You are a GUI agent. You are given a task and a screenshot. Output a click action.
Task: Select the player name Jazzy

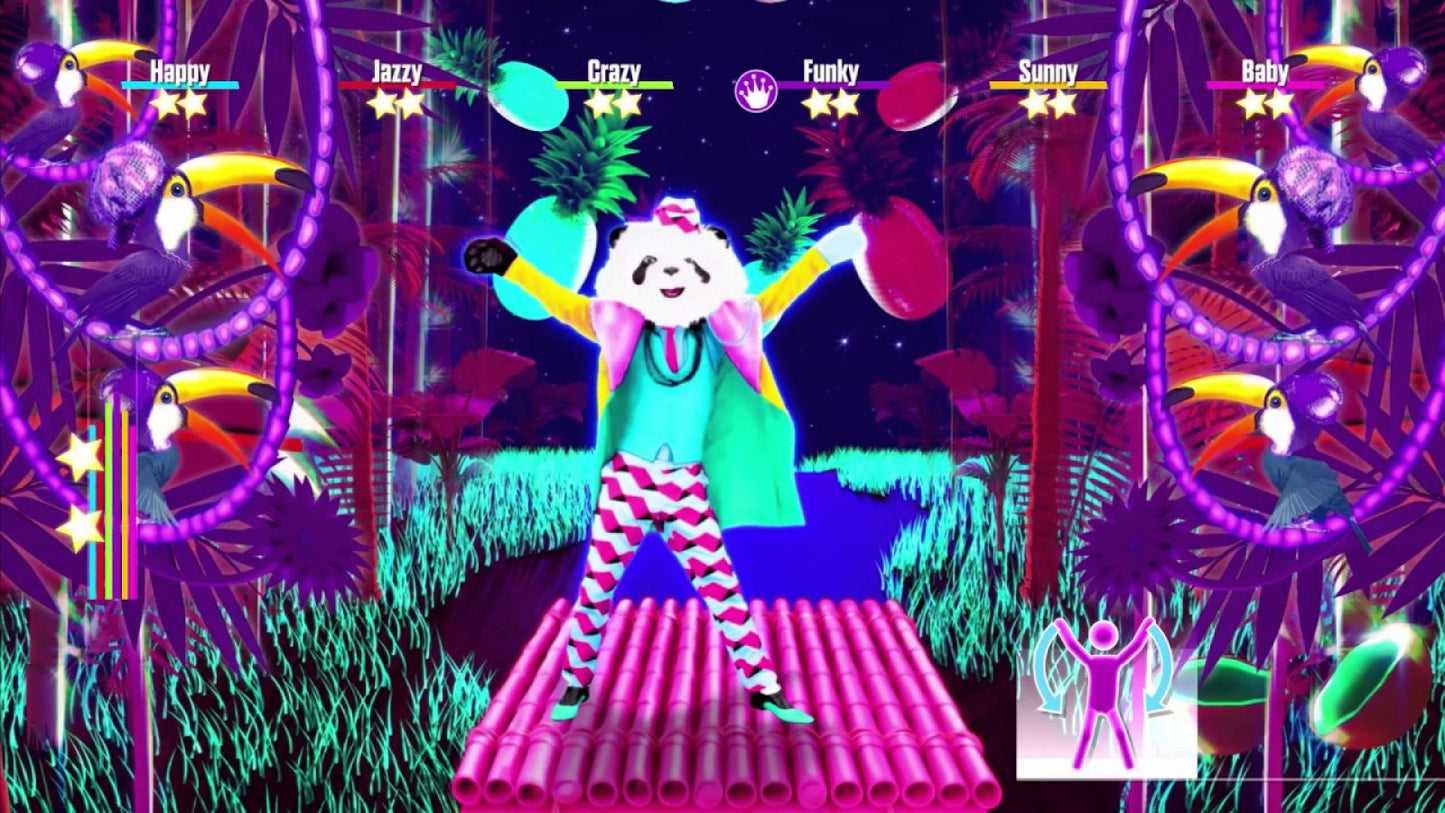click(x=396, y=70)
